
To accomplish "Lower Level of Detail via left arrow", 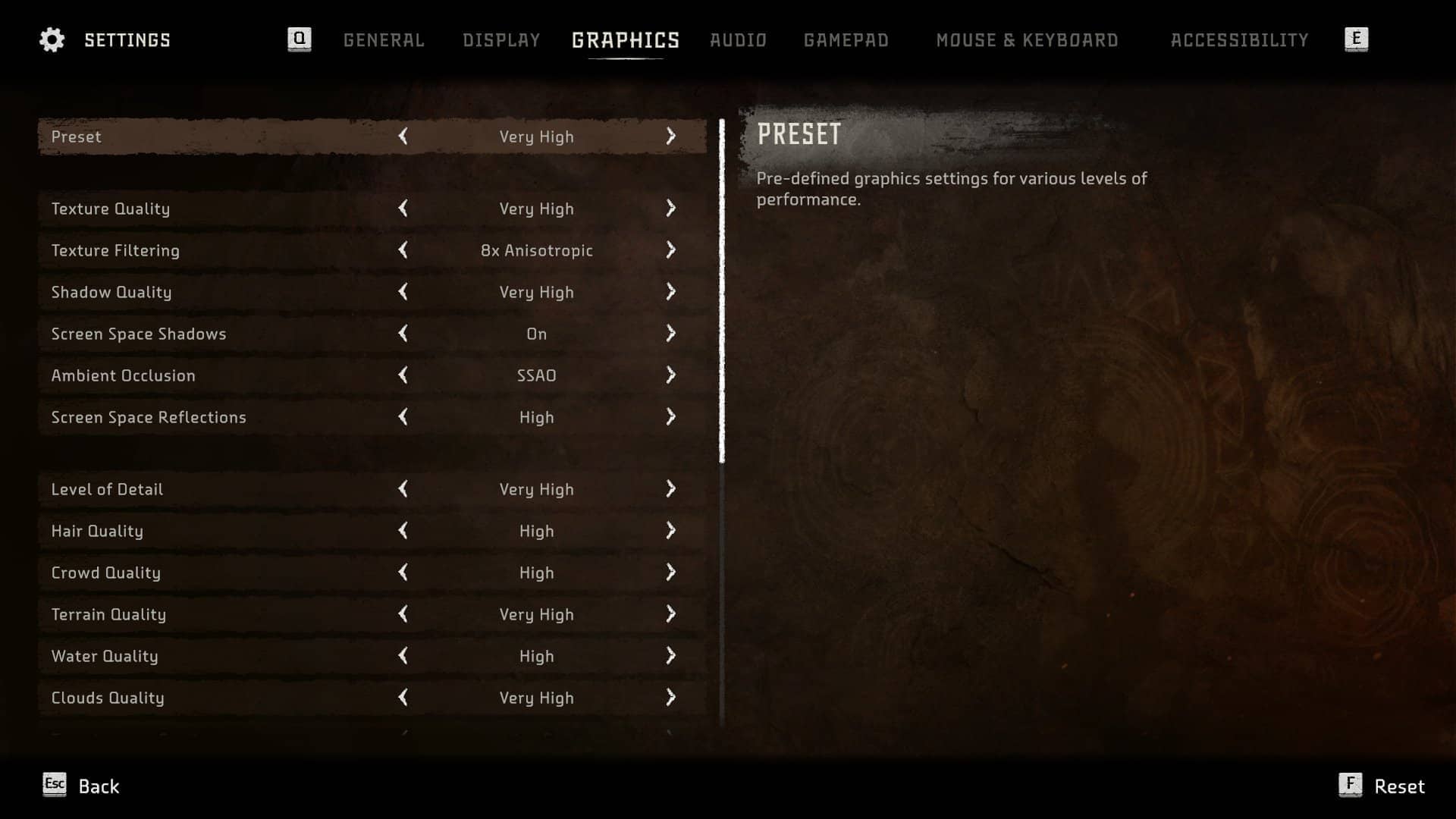I will (403, 489).
